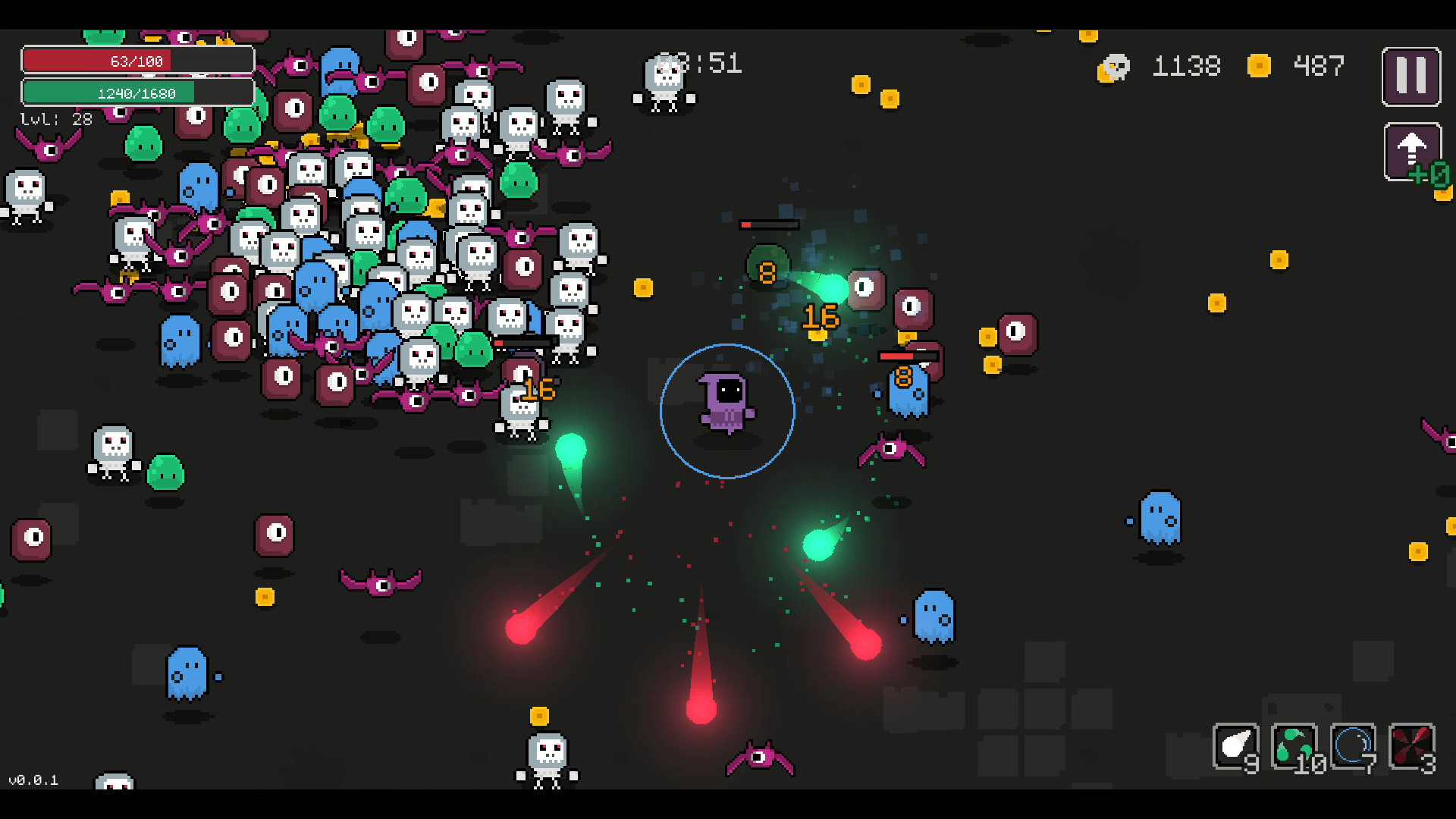Click the skull kill counter icon

coord(1113,67)
